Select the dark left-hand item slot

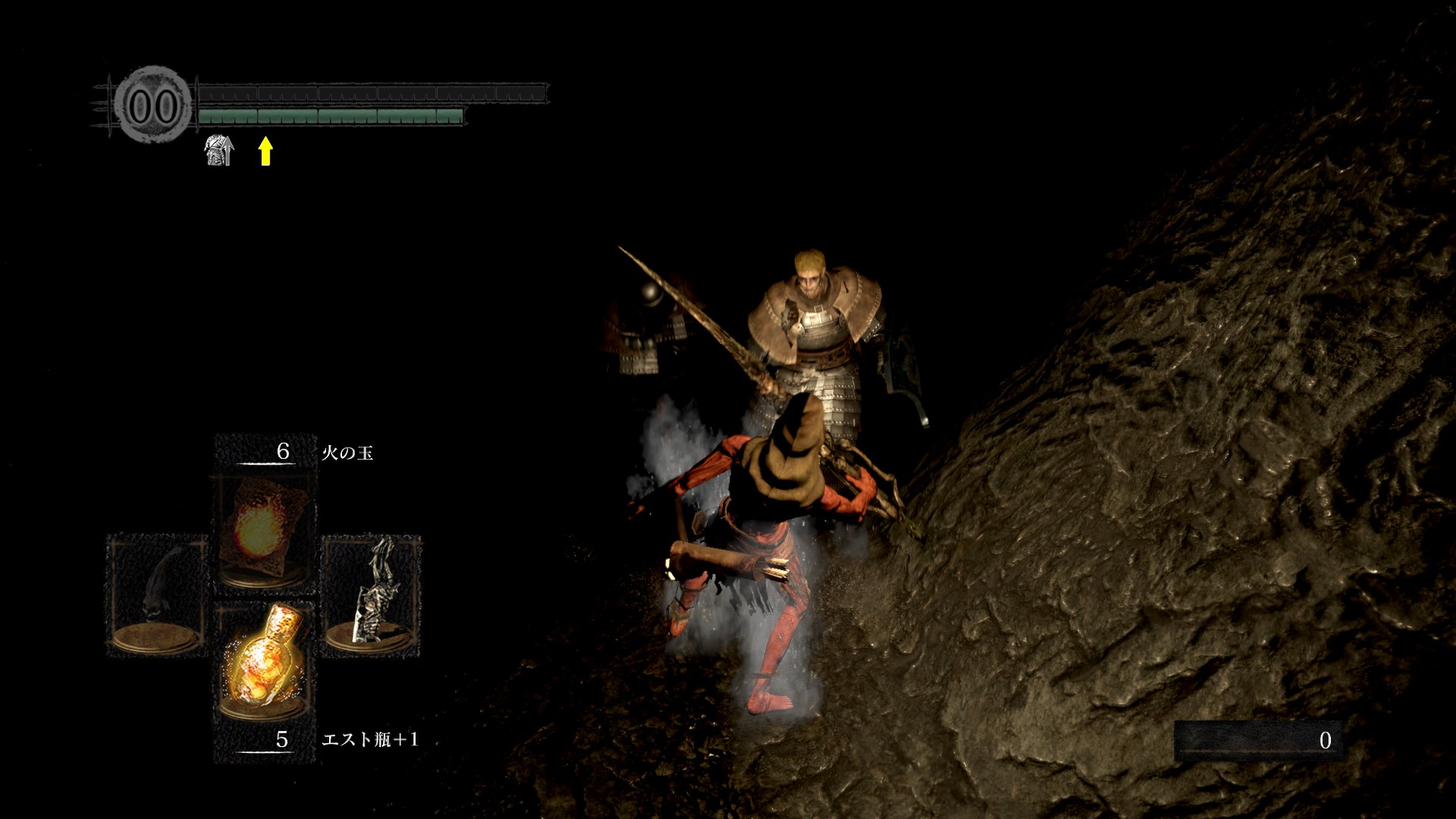click(158, 594)
